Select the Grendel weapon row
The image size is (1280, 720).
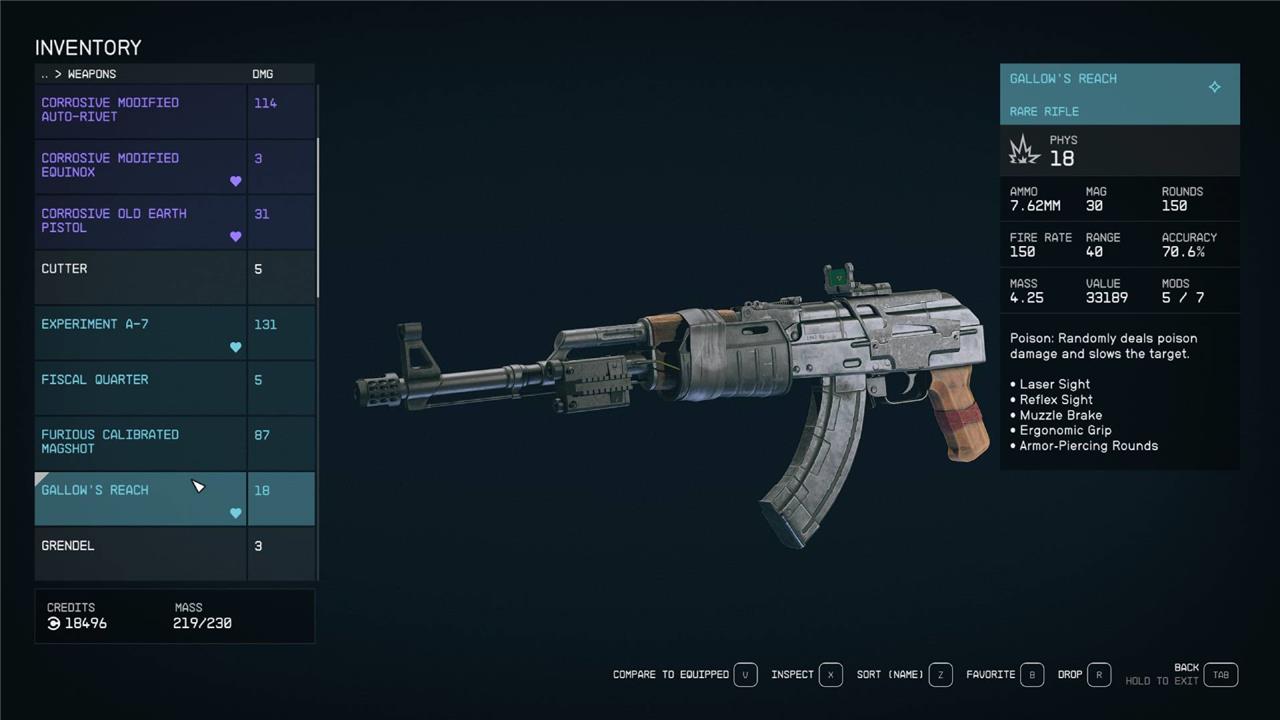pyautogui.click(x=140, y=553)
